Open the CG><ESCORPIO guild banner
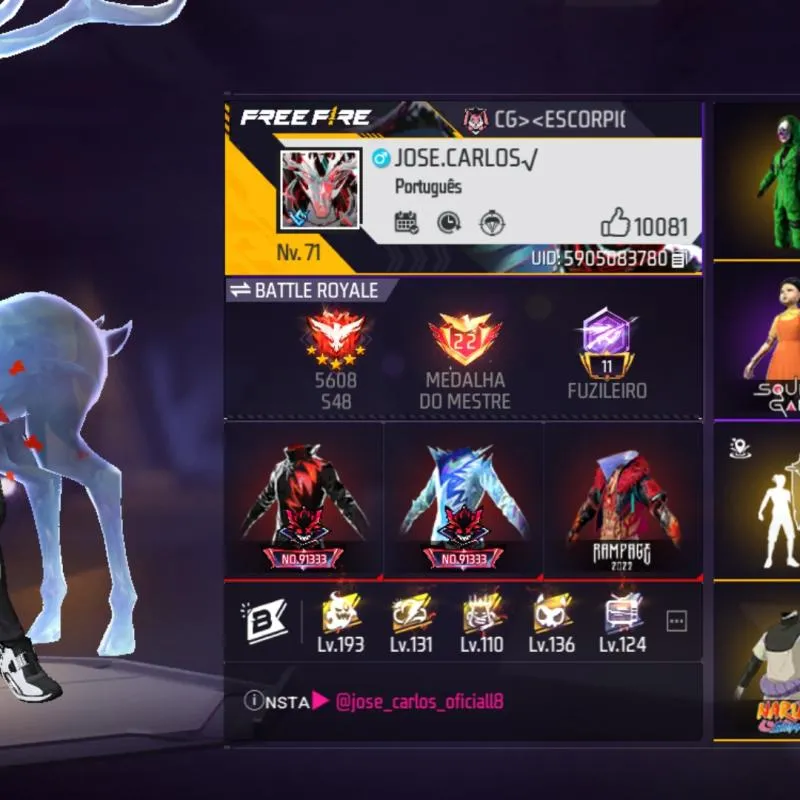Image resolution: width=800 pixels, height=800 pixels. [545, 120]
